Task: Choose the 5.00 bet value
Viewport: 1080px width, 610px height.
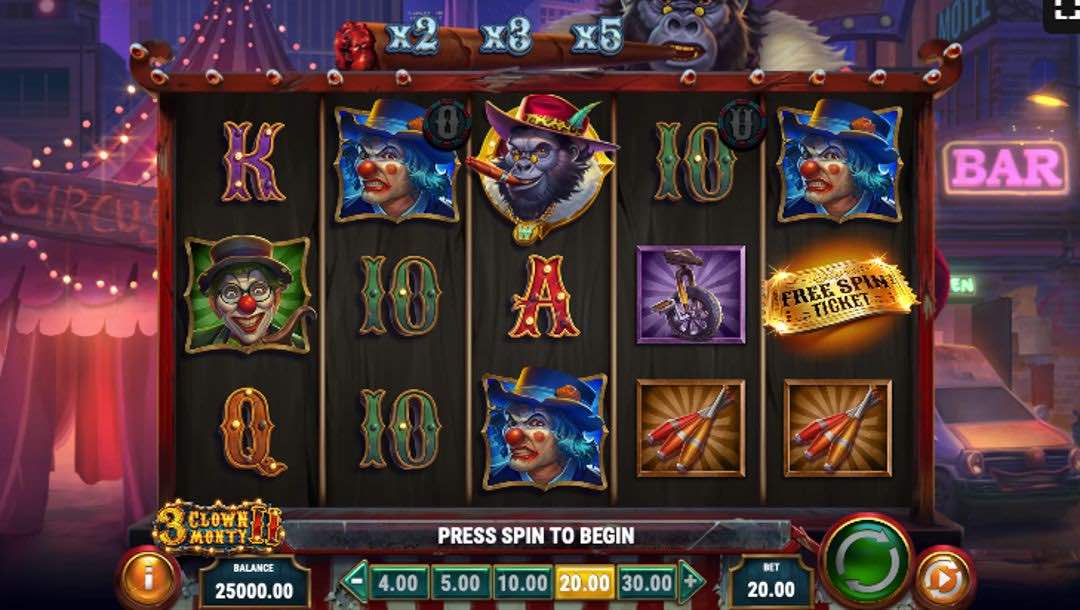Action: [x=461, y=582]
